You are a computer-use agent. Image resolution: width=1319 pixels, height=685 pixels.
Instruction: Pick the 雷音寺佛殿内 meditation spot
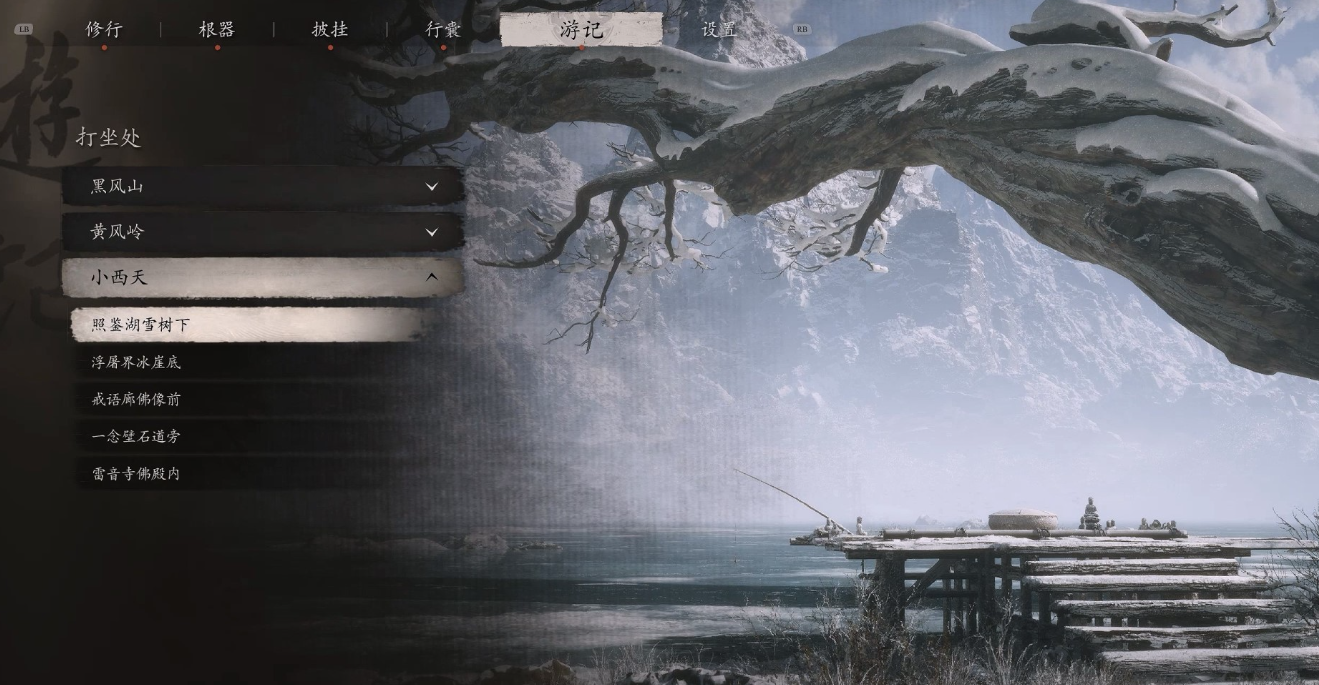[x=250, y=474]
